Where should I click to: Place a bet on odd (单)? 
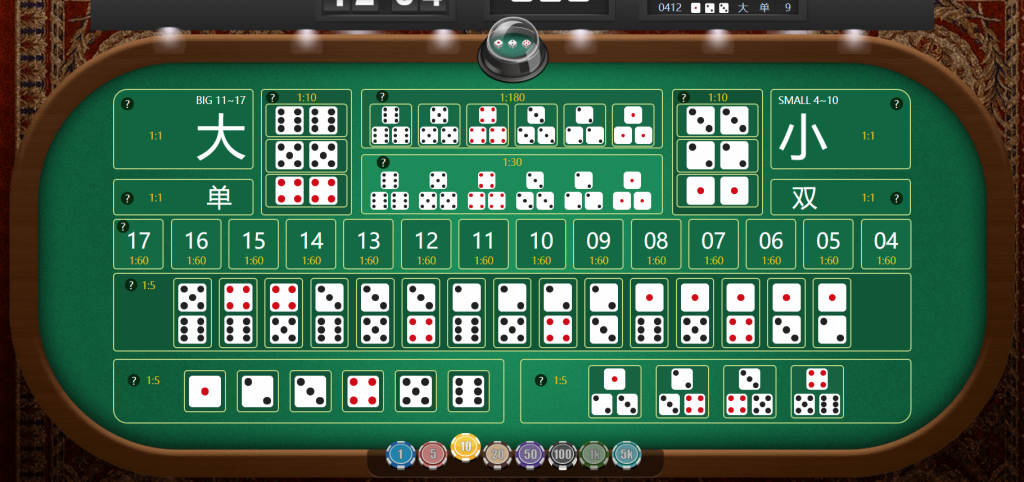183,197
